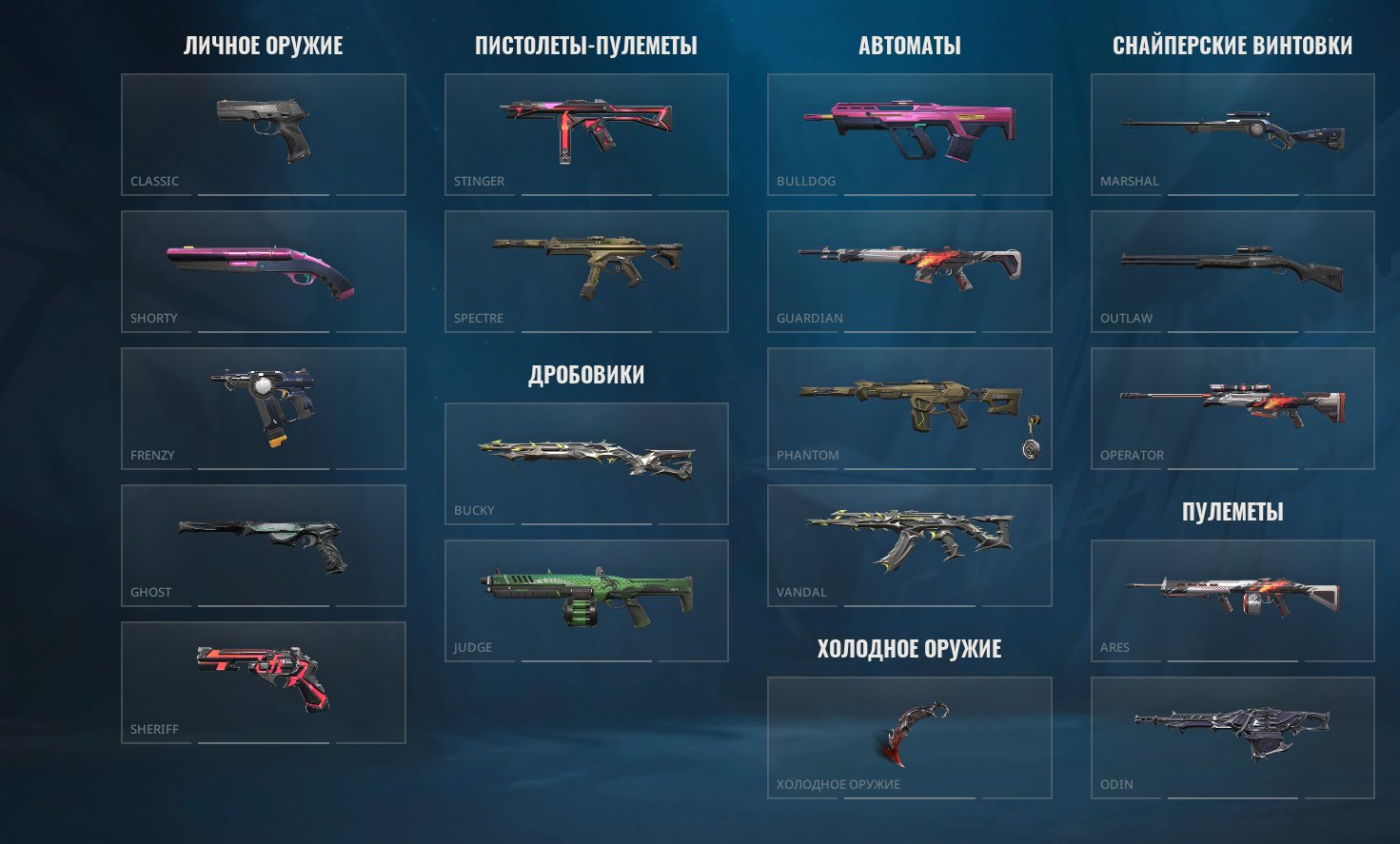The height and width of the screenshot is (844, 1400).
Task: Open the Ghost pistol skin
Action: pyautogui.click(x=263, y=544)
